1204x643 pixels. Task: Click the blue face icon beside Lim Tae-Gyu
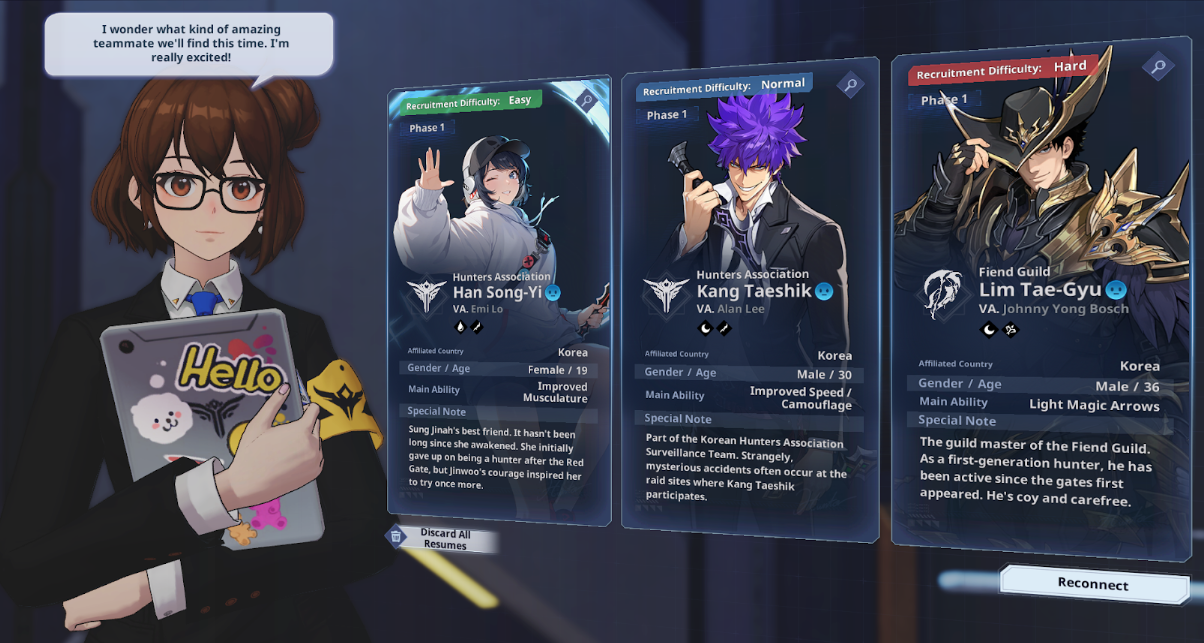1116,290
